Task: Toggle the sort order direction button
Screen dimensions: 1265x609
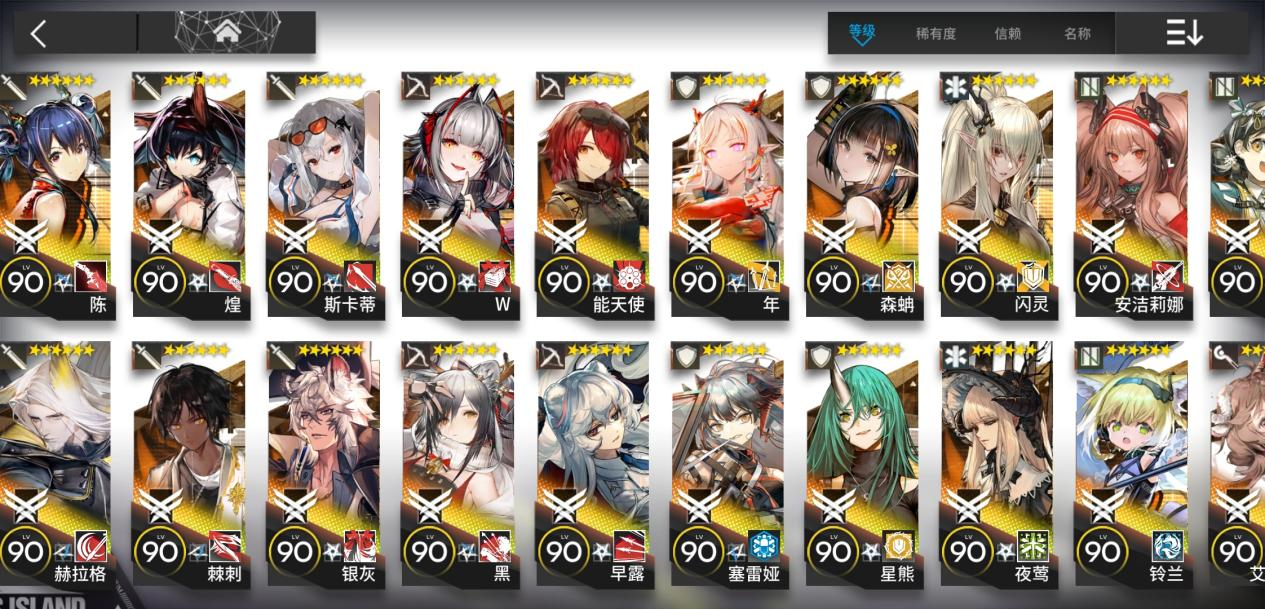Action: [1184, 33]
